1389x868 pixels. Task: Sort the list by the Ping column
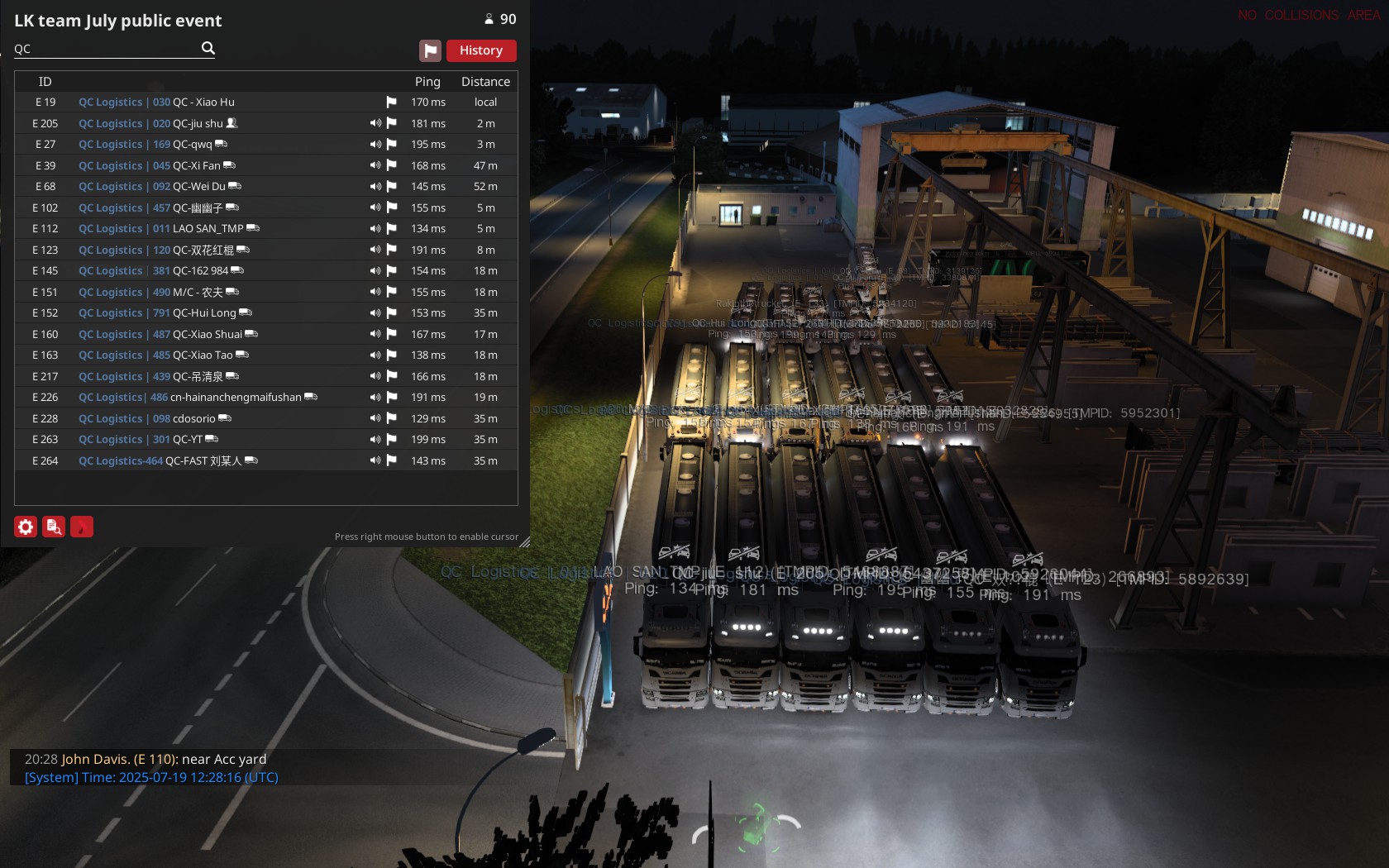[427, 81]
